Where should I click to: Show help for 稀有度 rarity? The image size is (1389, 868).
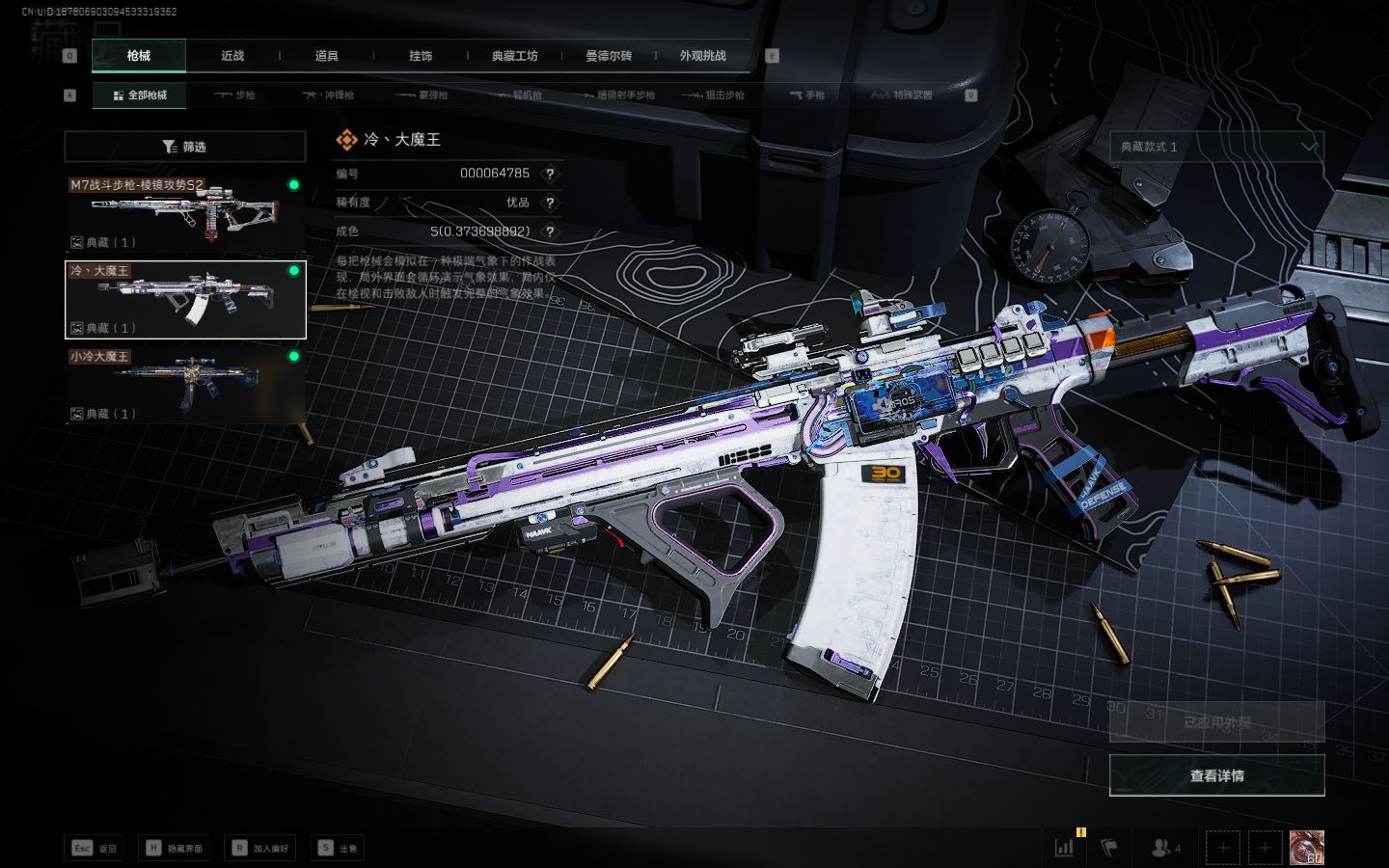click(x=550, y=203)
